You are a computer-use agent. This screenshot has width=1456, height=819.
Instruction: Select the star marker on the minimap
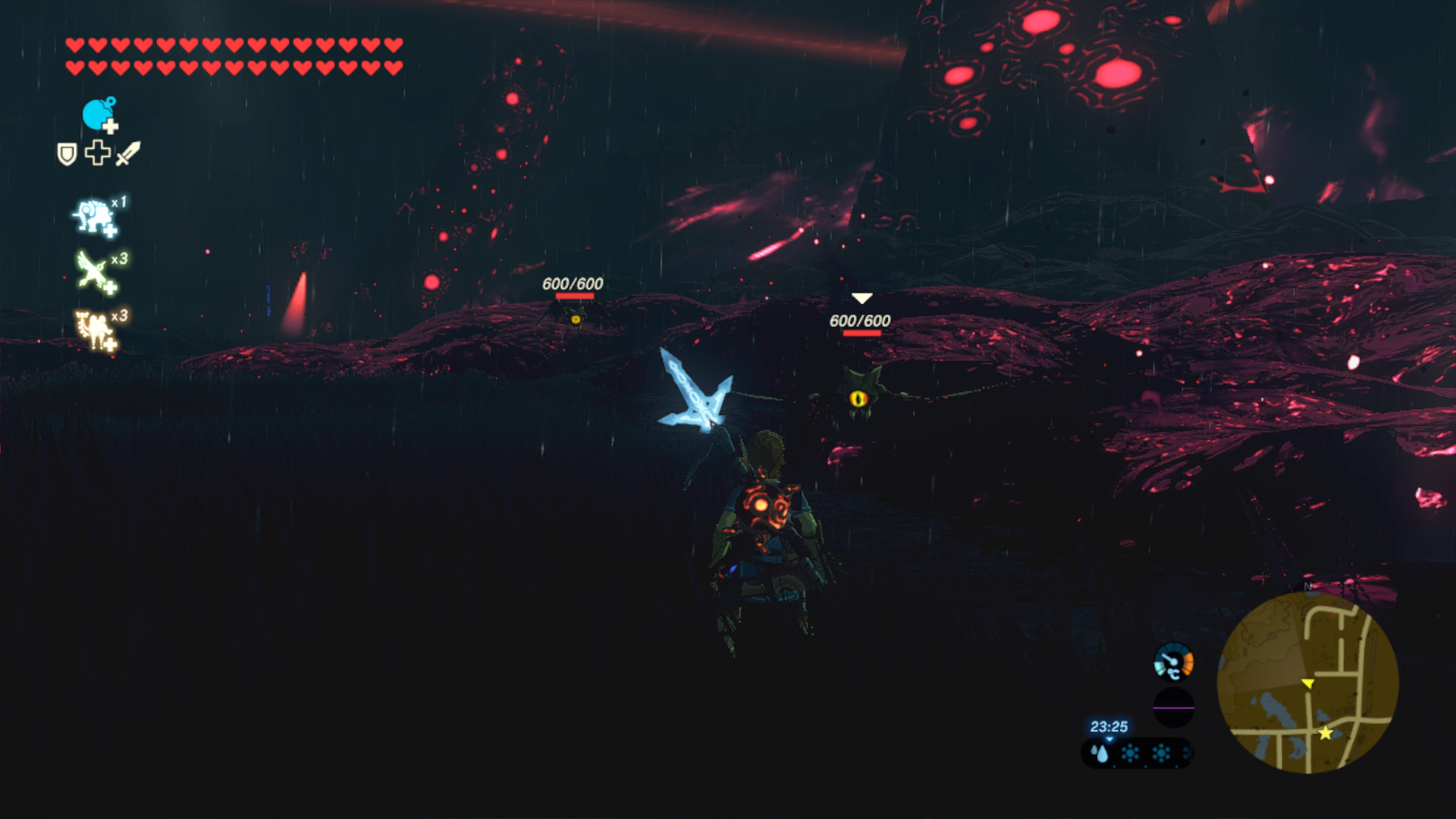click(x=1325, y=733)
